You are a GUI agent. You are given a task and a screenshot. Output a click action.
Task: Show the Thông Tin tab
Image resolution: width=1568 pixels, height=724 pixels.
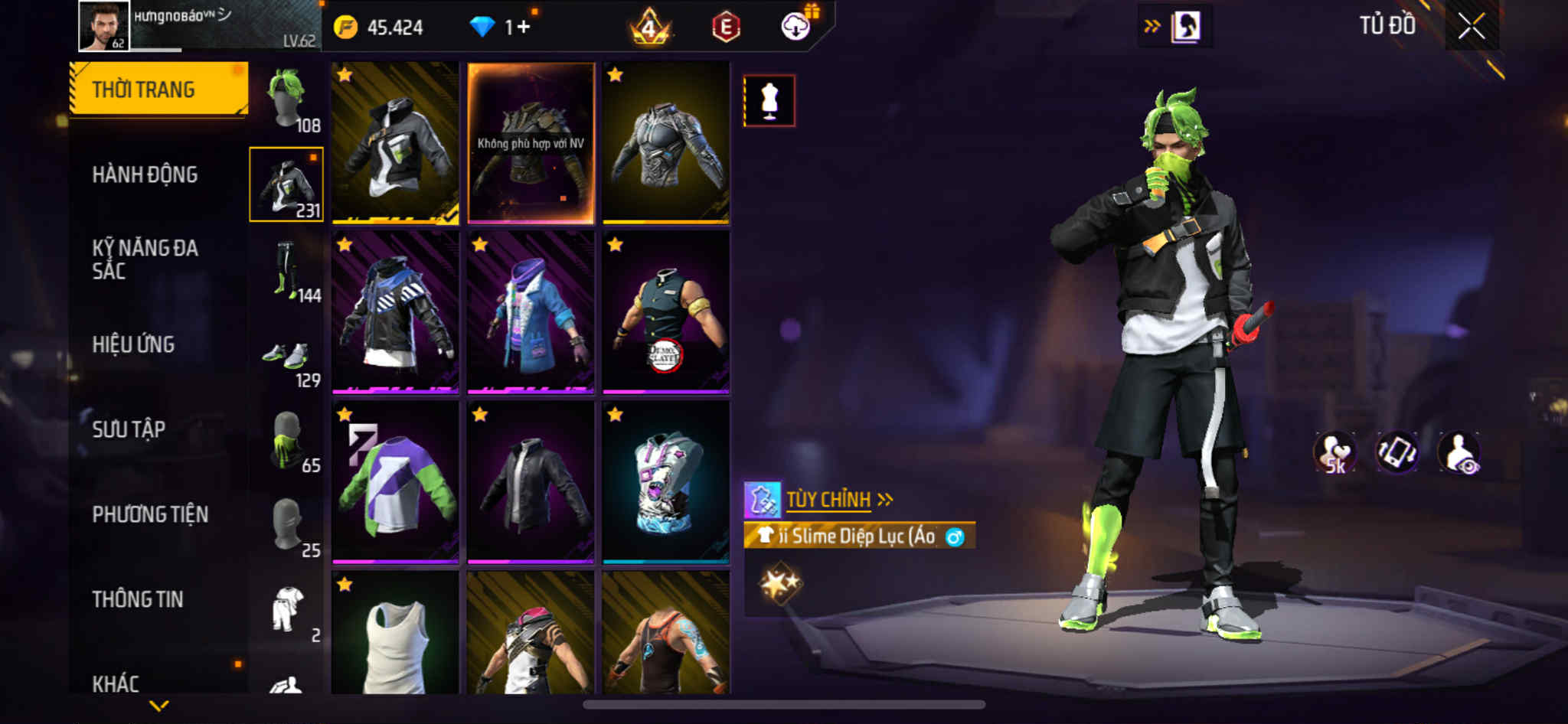point(138,599)
